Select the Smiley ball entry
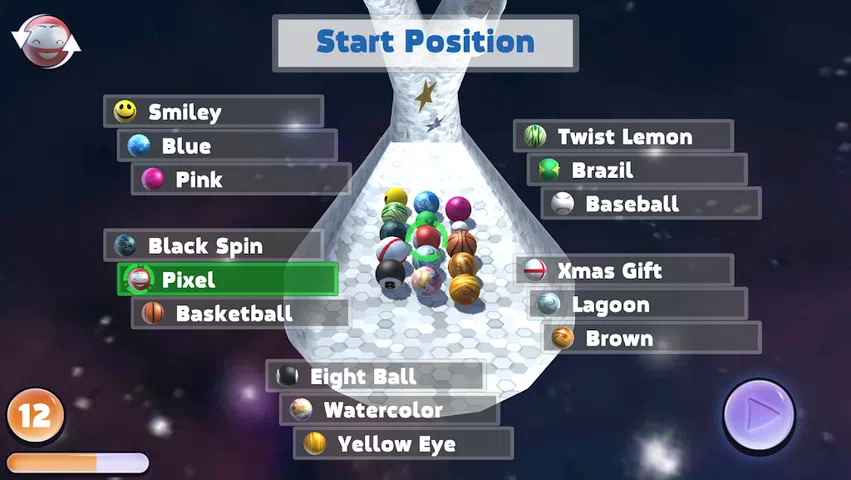Image resolution: width=851 pixels, height=480 pixels. (213, 111)
